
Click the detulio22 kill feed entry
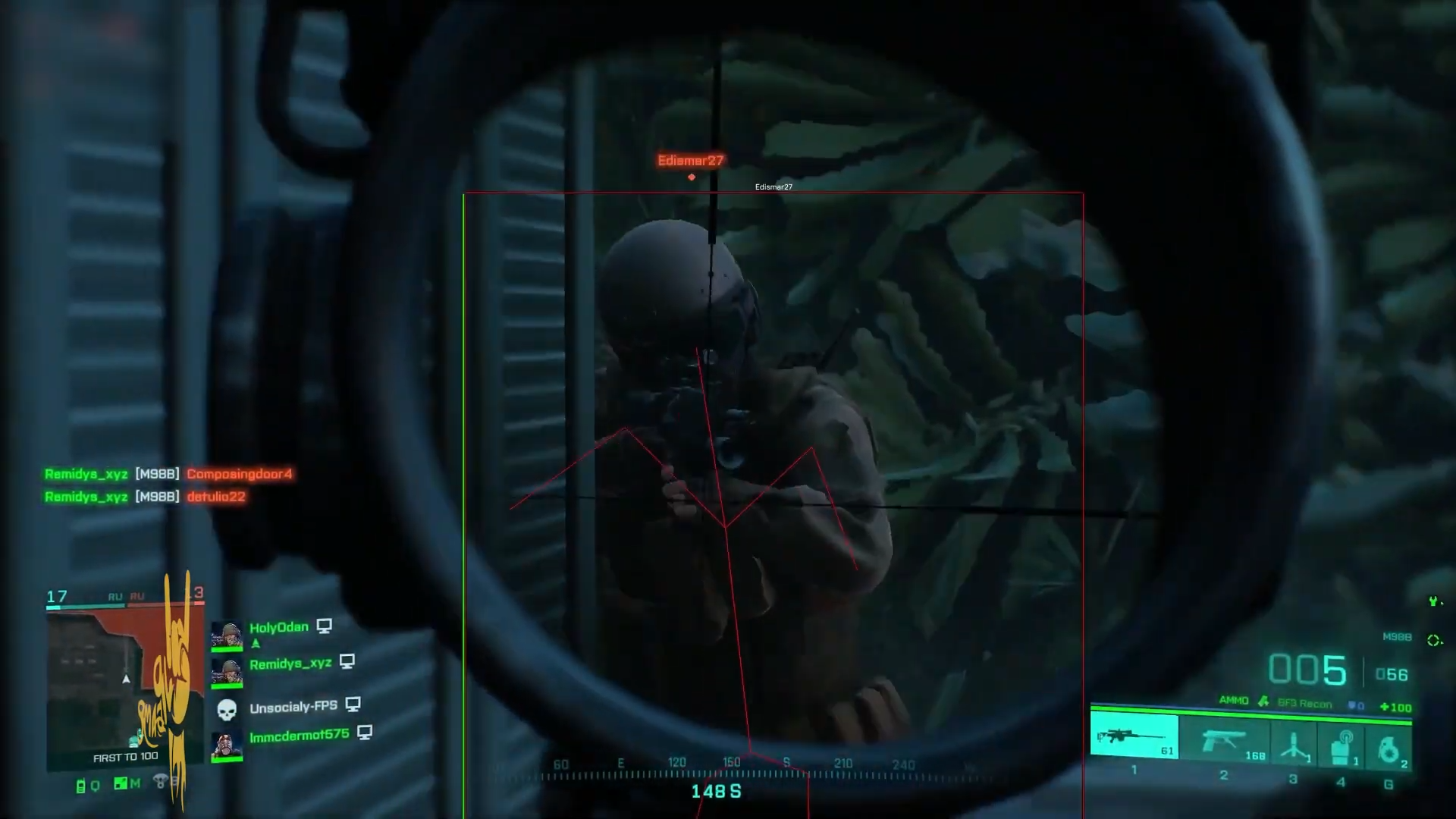[216, 497]
